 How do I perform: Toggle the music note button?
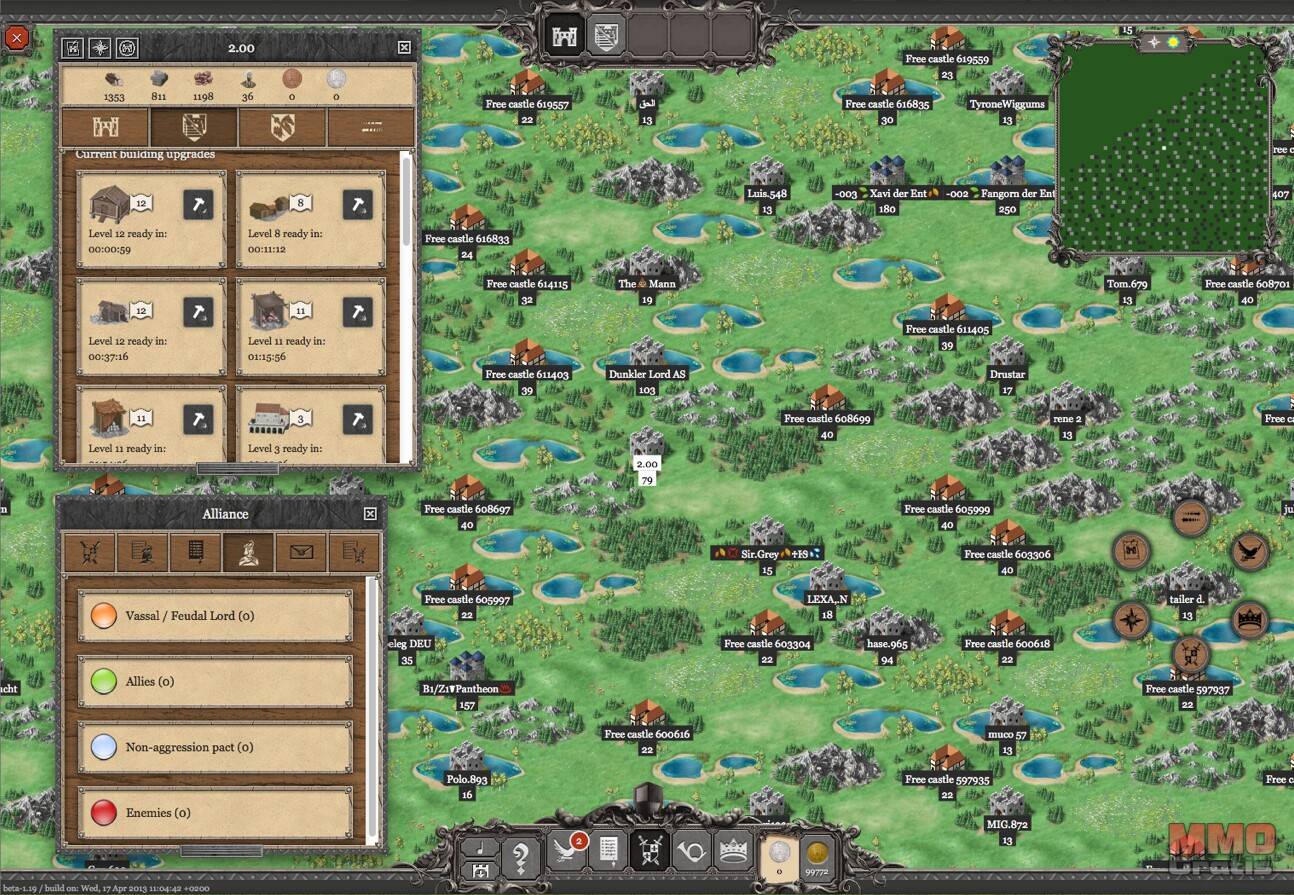478,847
